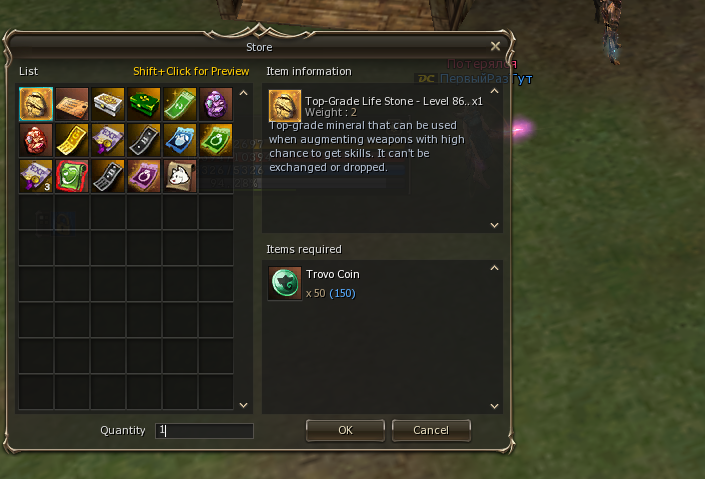Viewport: 705px width, 479px height.
Task: Select the red crystal ore item
Action: (36, 140)
